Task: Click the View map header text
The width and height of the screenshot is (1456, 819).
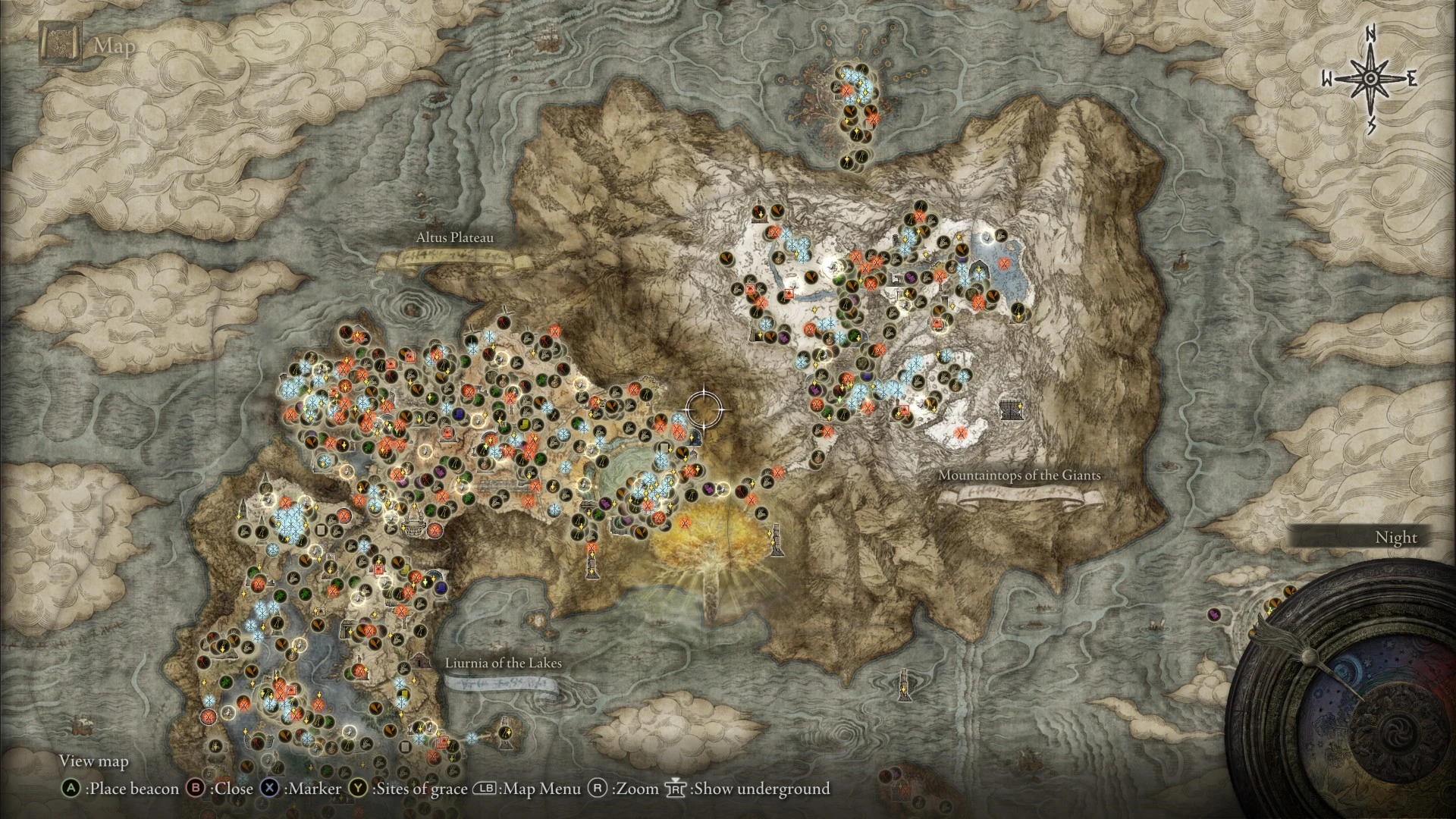Action: (x=94, y=761)
